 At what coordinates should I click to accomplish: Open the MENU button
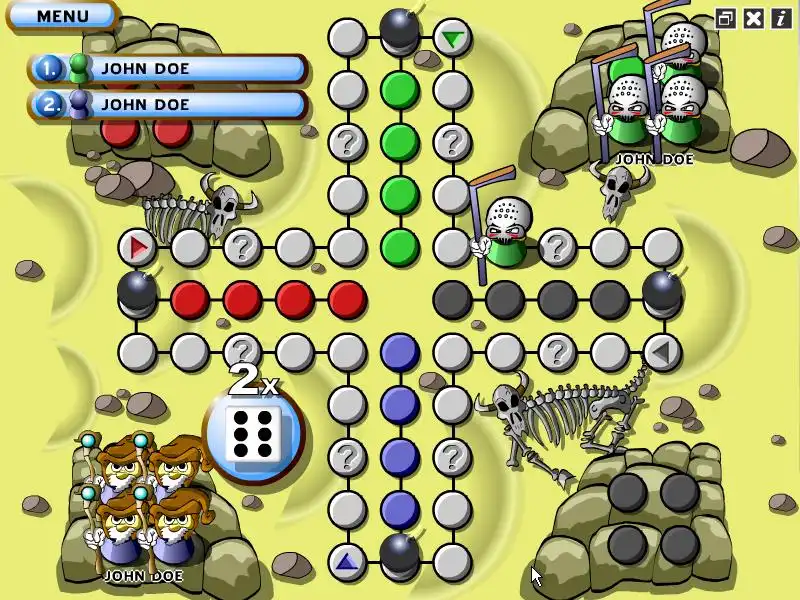(x=61, y=16)
